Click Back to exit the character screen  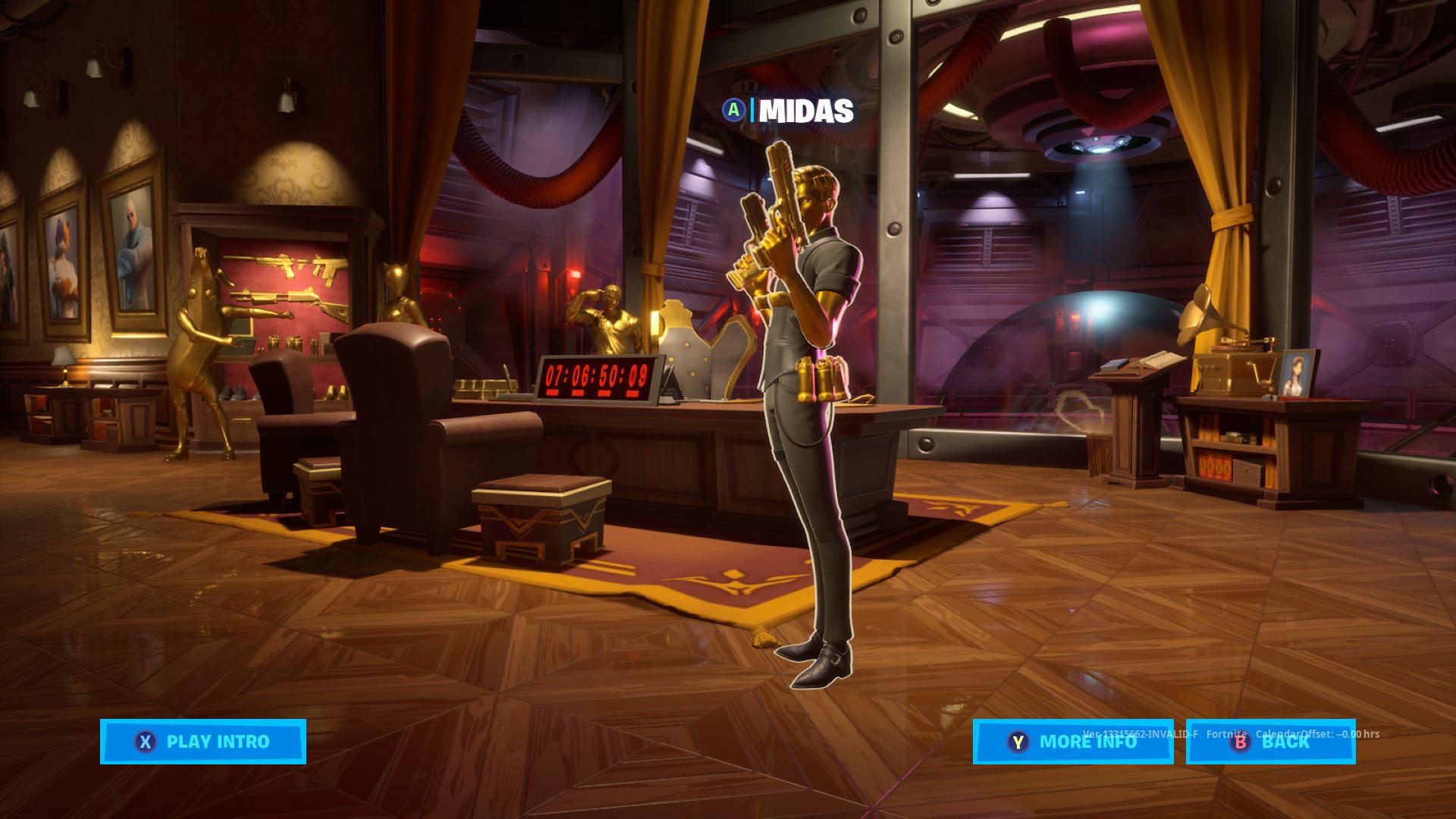pyautogui.click(x=1278, y=743)
